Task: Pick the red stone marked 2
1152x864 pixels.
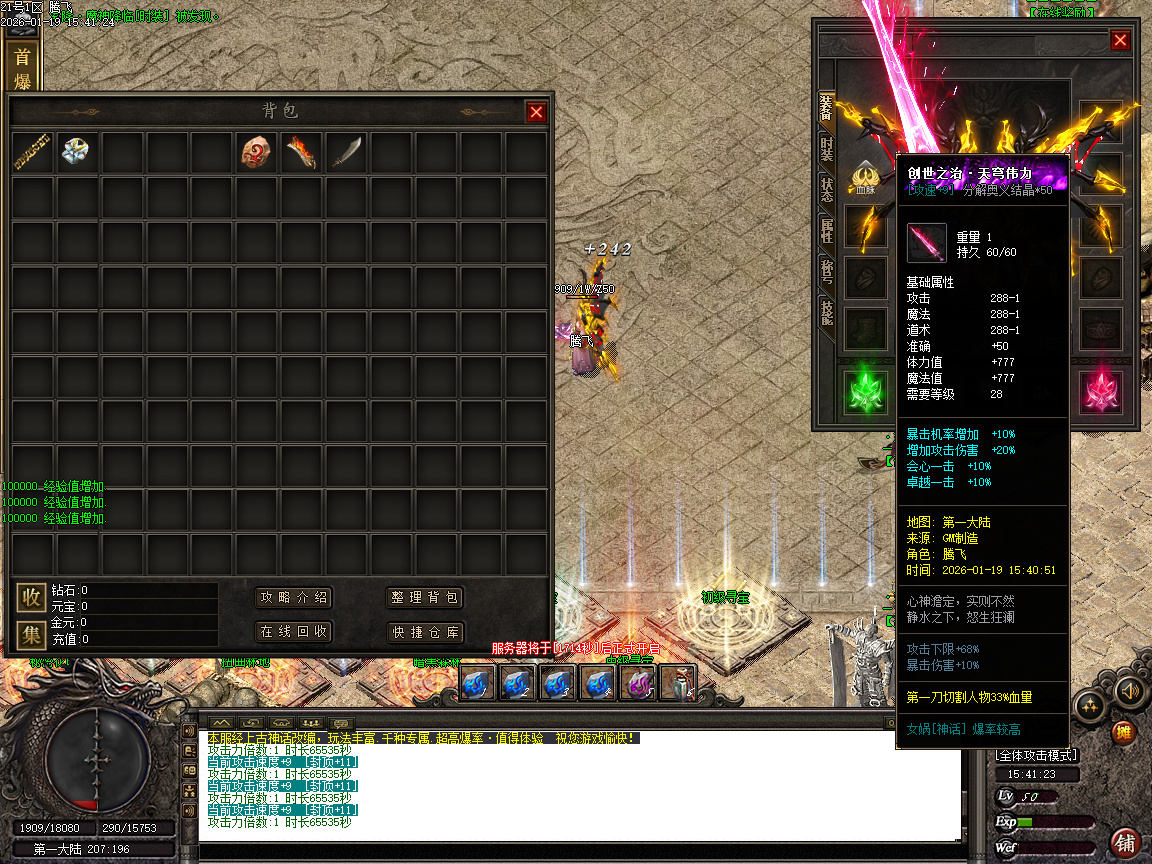Action: tap(257, 152)
